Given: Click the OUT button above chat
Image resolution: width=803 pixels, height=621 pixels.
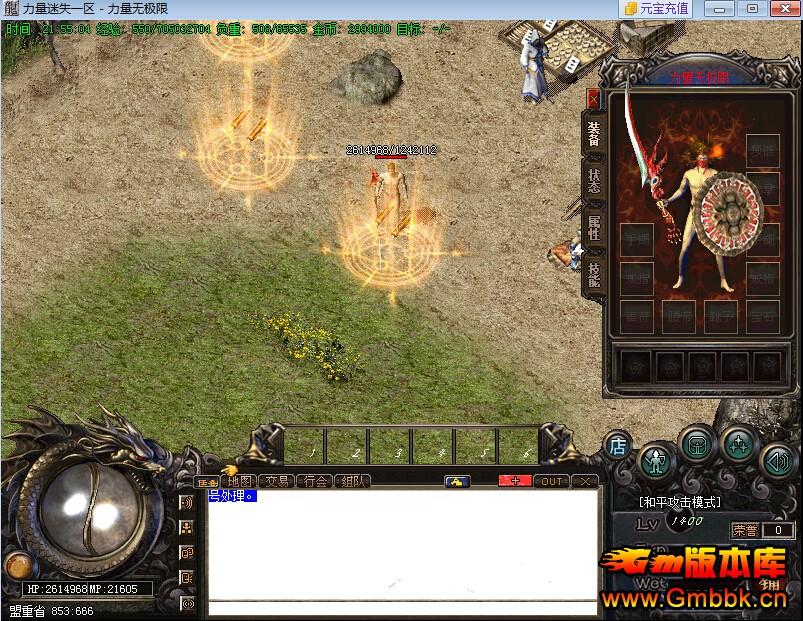Looking at the screenshot, I should coord(552,481).
